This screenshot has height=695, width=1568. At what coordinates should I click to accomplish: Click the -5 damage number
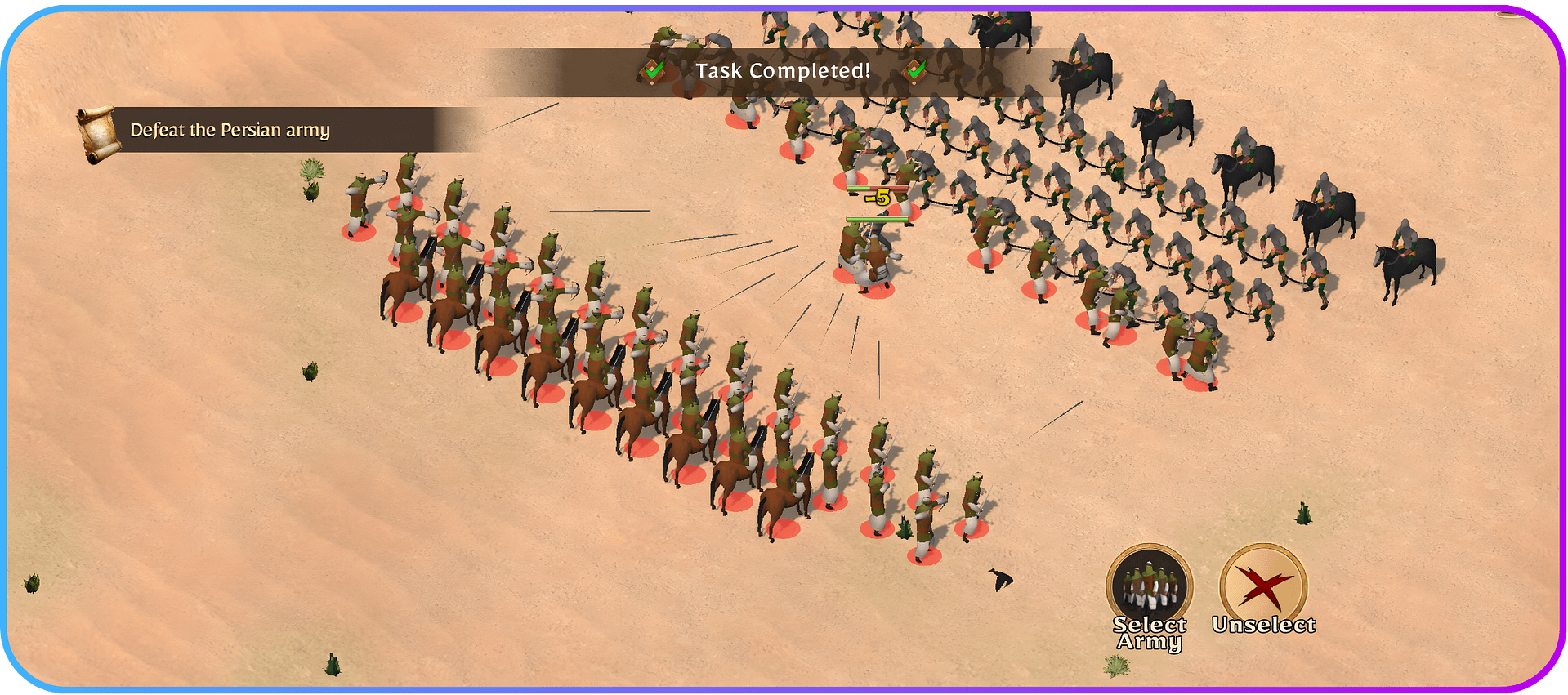click(880, 196)
